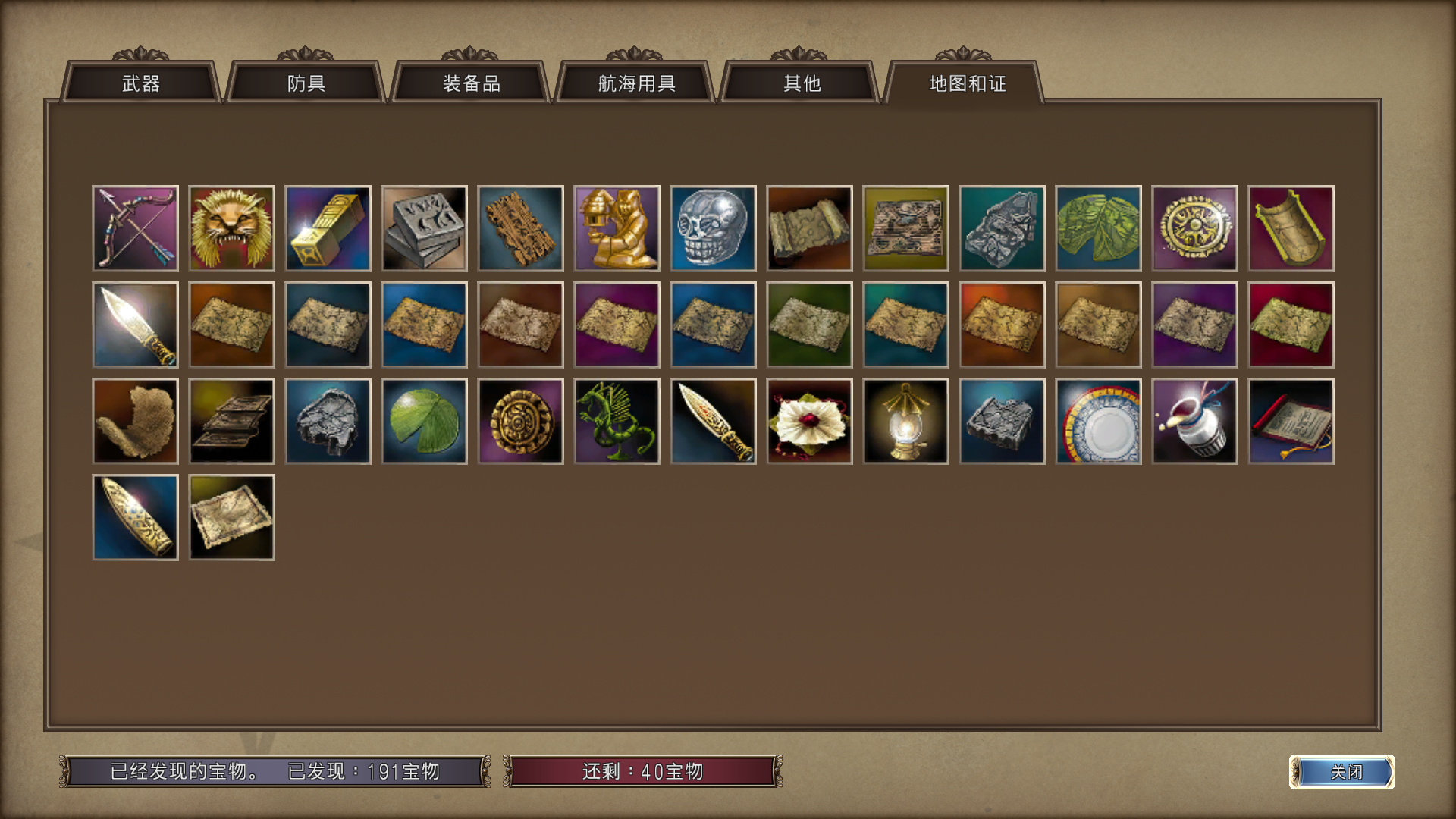Select the stacked stone tablets treasure
The width and height of the screenshot is (1456, 819).
coord(425,228)
